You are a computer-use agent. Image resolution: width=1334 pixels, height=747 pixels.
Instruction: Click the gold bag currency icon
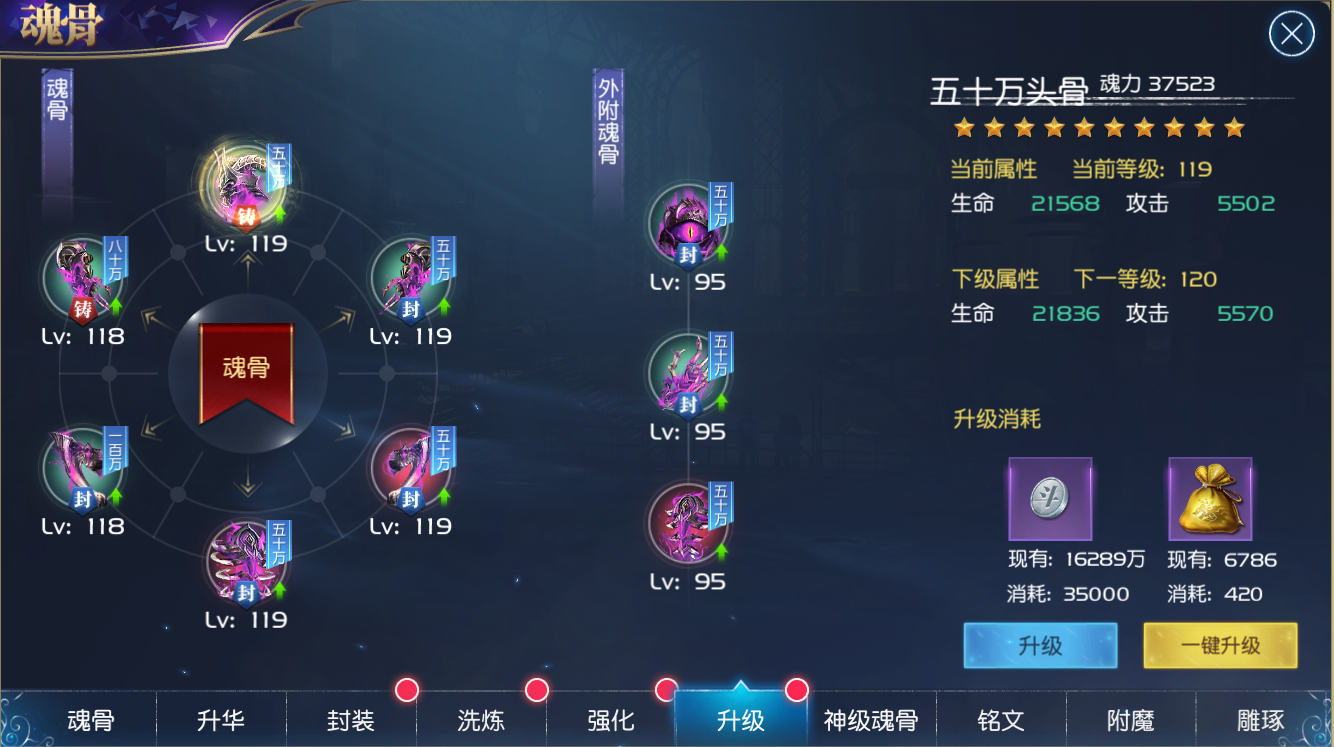(x=1210, y=497)
